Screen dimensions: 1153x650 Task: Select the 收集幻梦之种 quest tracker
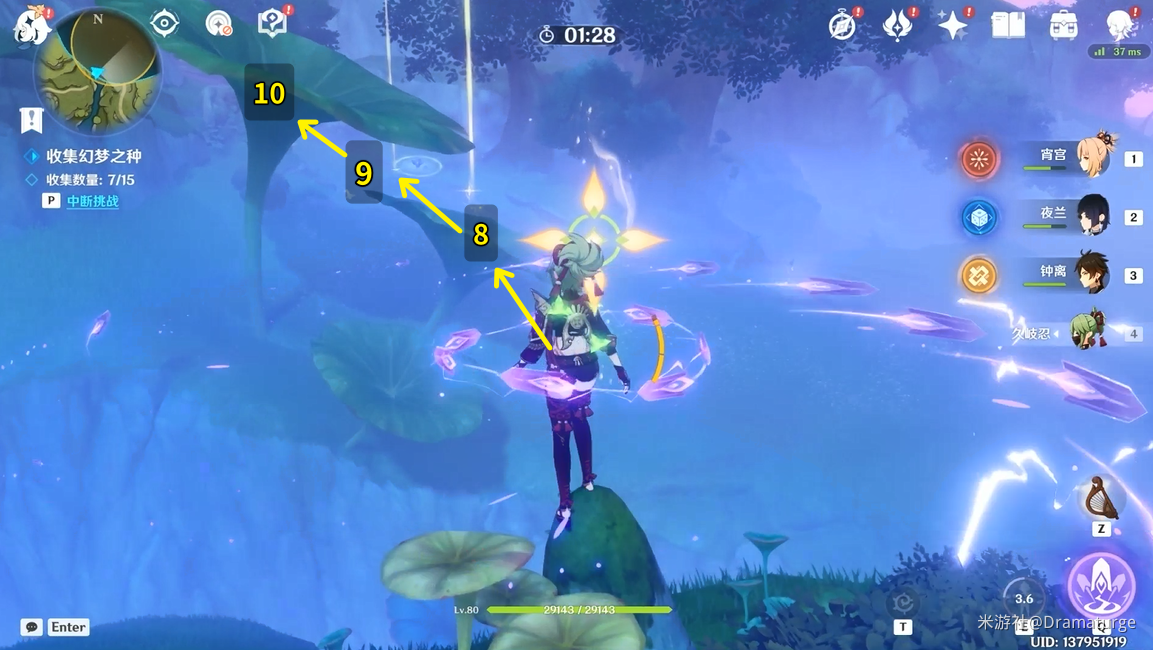(x=93, y=156)
